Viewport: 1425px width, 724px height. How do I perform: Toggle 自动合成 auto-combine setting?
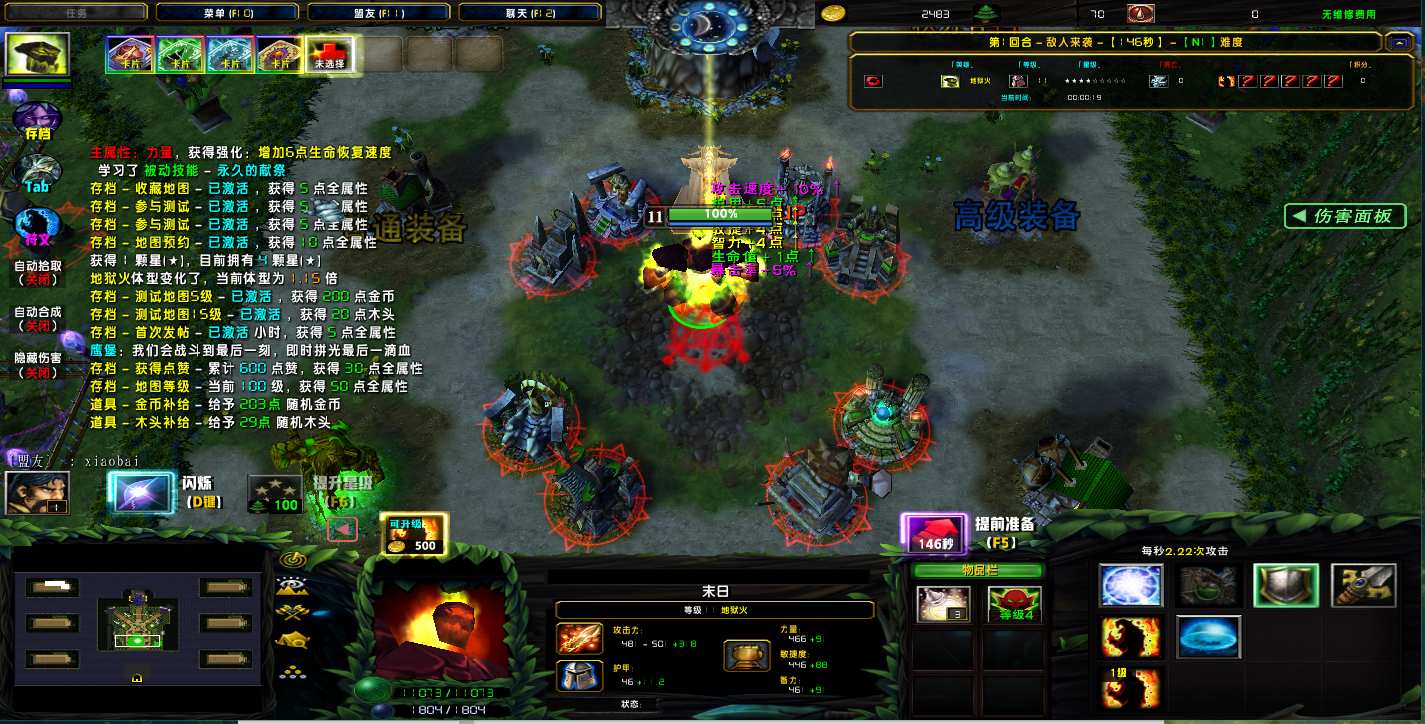tap(38, 319)
